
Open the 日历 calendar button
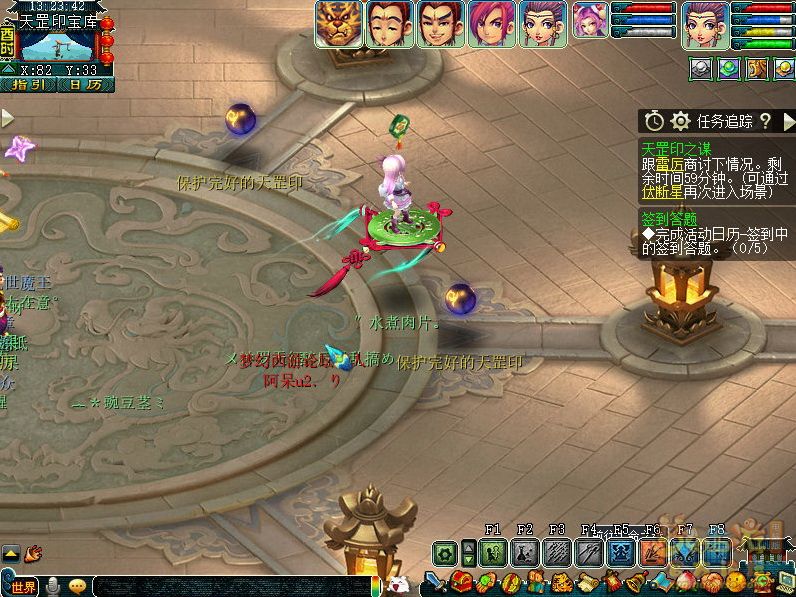click(84, 85)
